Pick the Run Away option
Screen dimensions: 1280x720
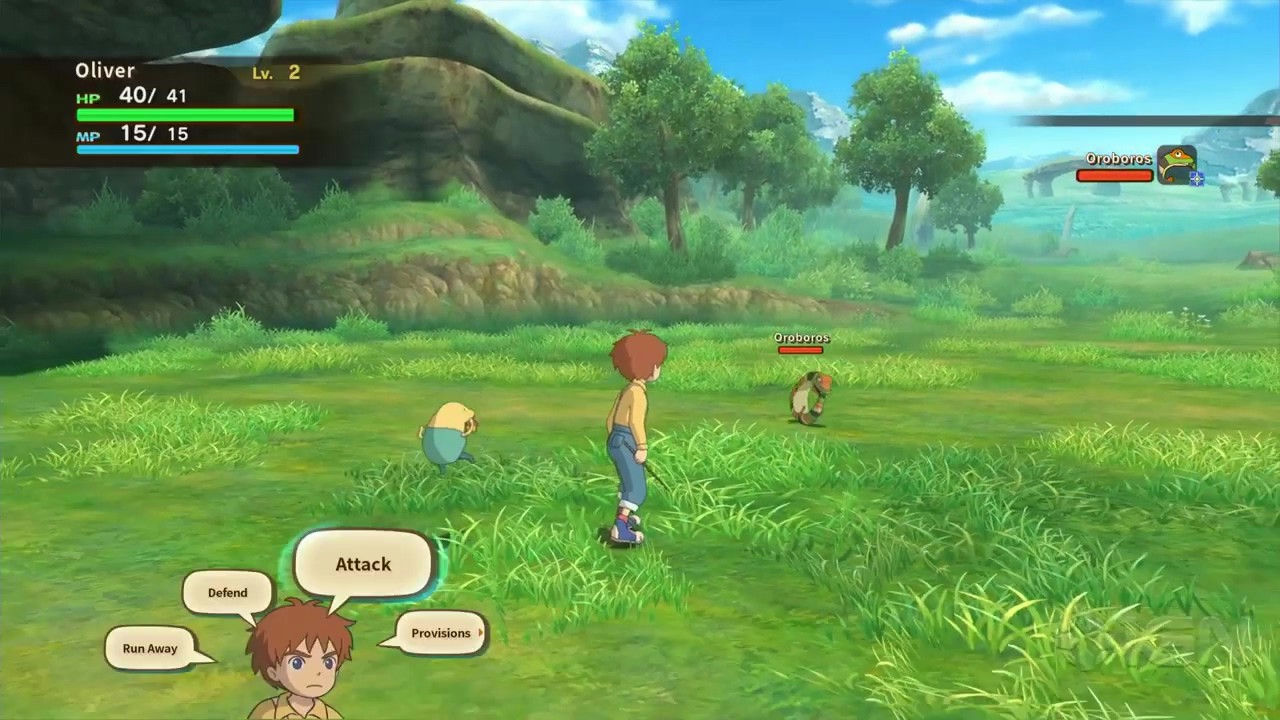[x=150, y=648]
